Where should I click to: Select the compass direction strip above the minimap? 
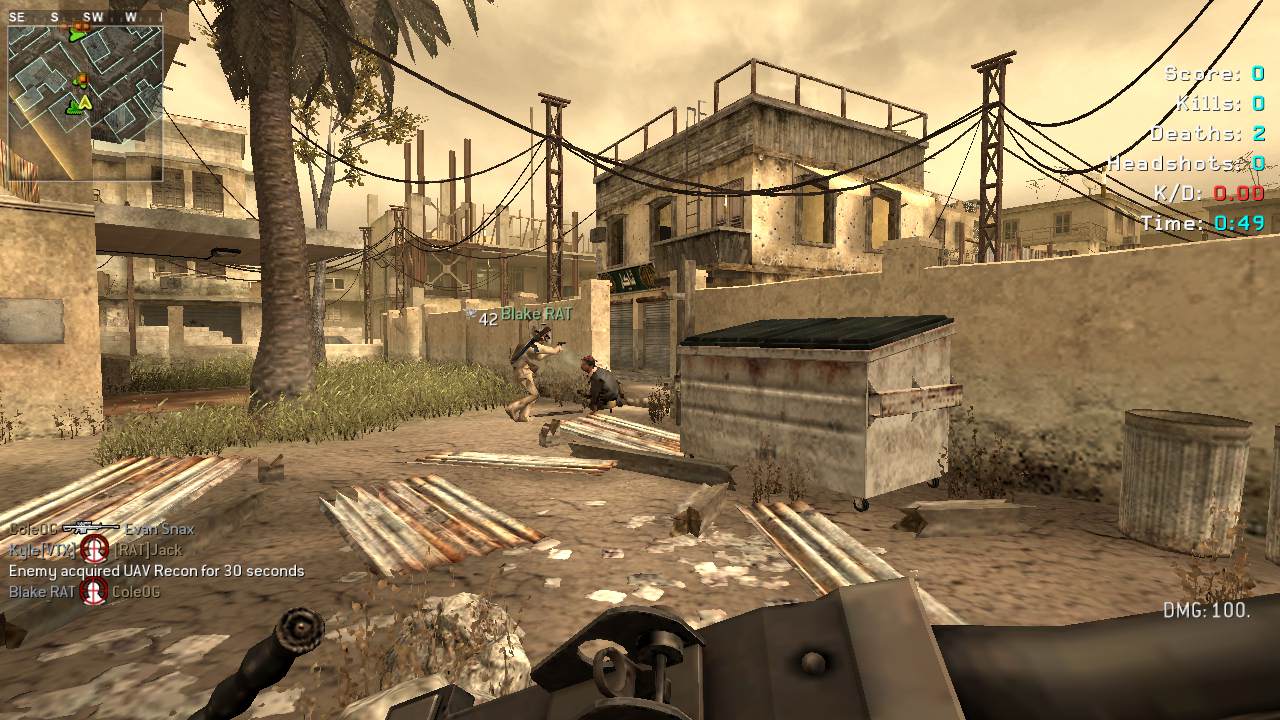coord(85,17)
